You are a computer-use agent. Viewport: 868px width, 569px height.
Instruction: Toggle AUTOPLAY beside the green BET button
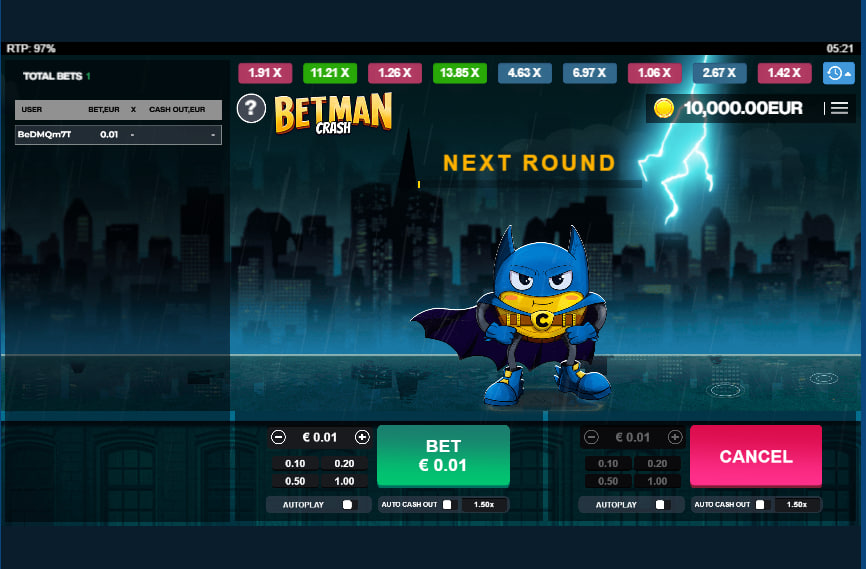click(347, 505)
